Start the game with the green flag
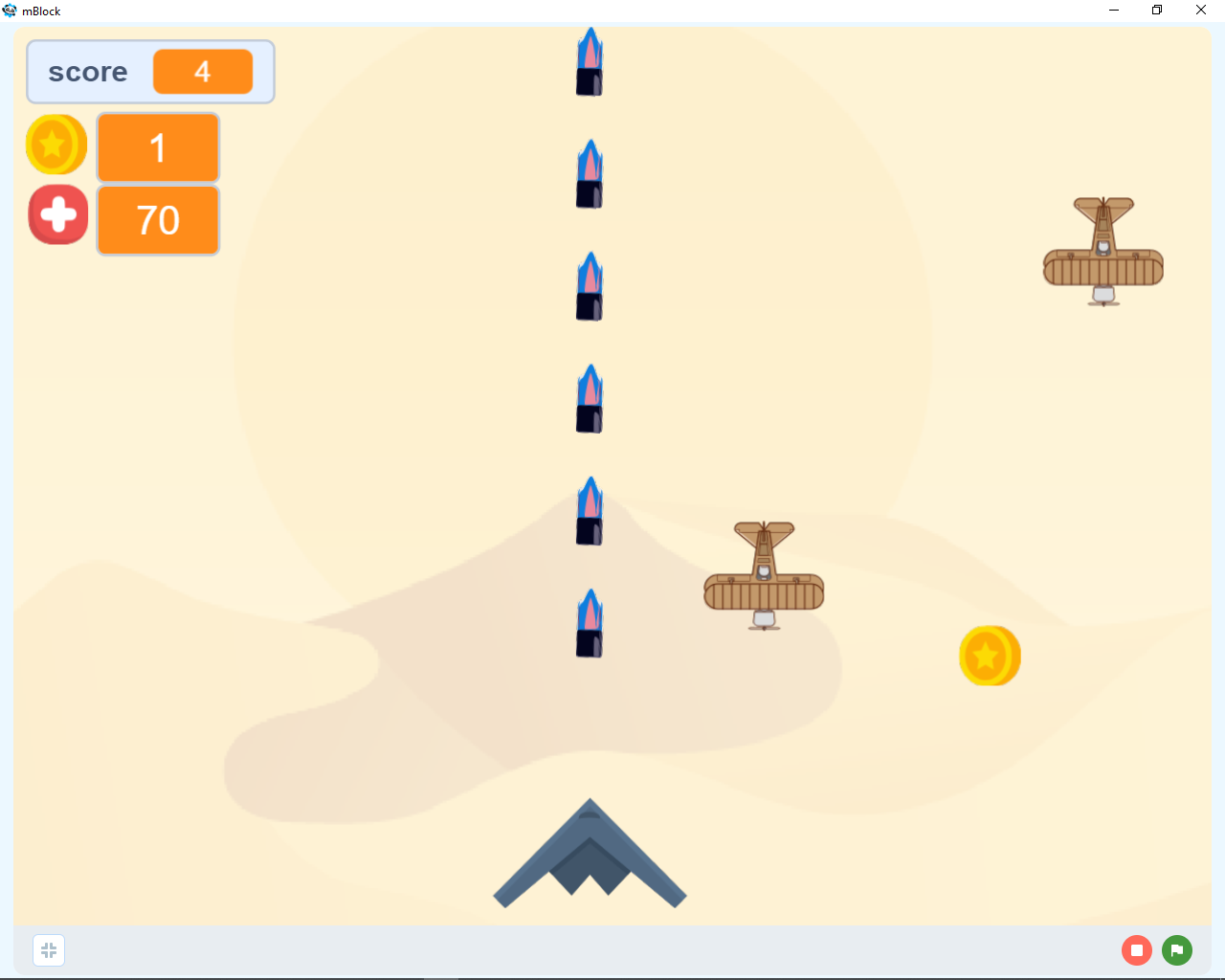The height and width of the screenshot is (980, 1225). point(1176,950)
